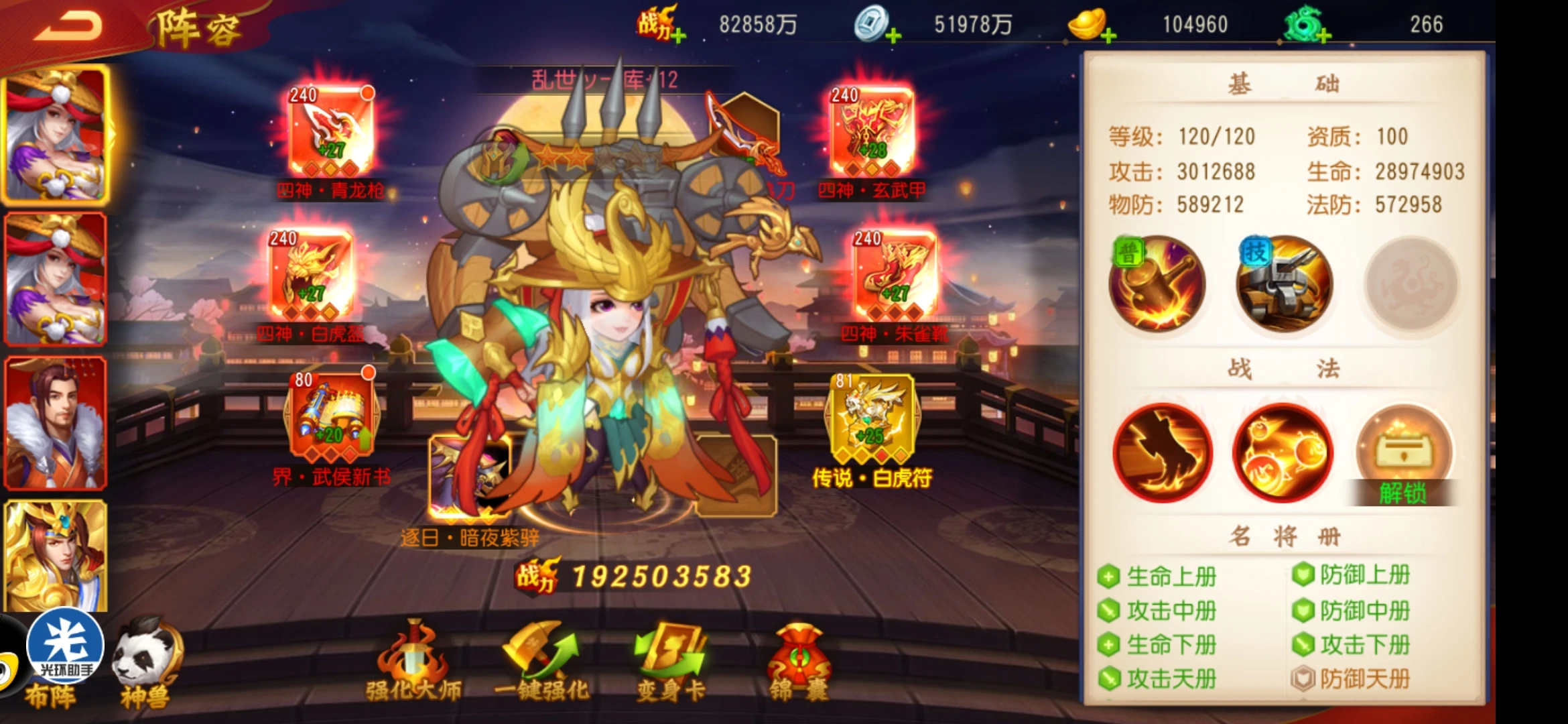Select the fur-collared hero portrait
The height and width of the screenshot is (724, 1568).
[55, 422]
